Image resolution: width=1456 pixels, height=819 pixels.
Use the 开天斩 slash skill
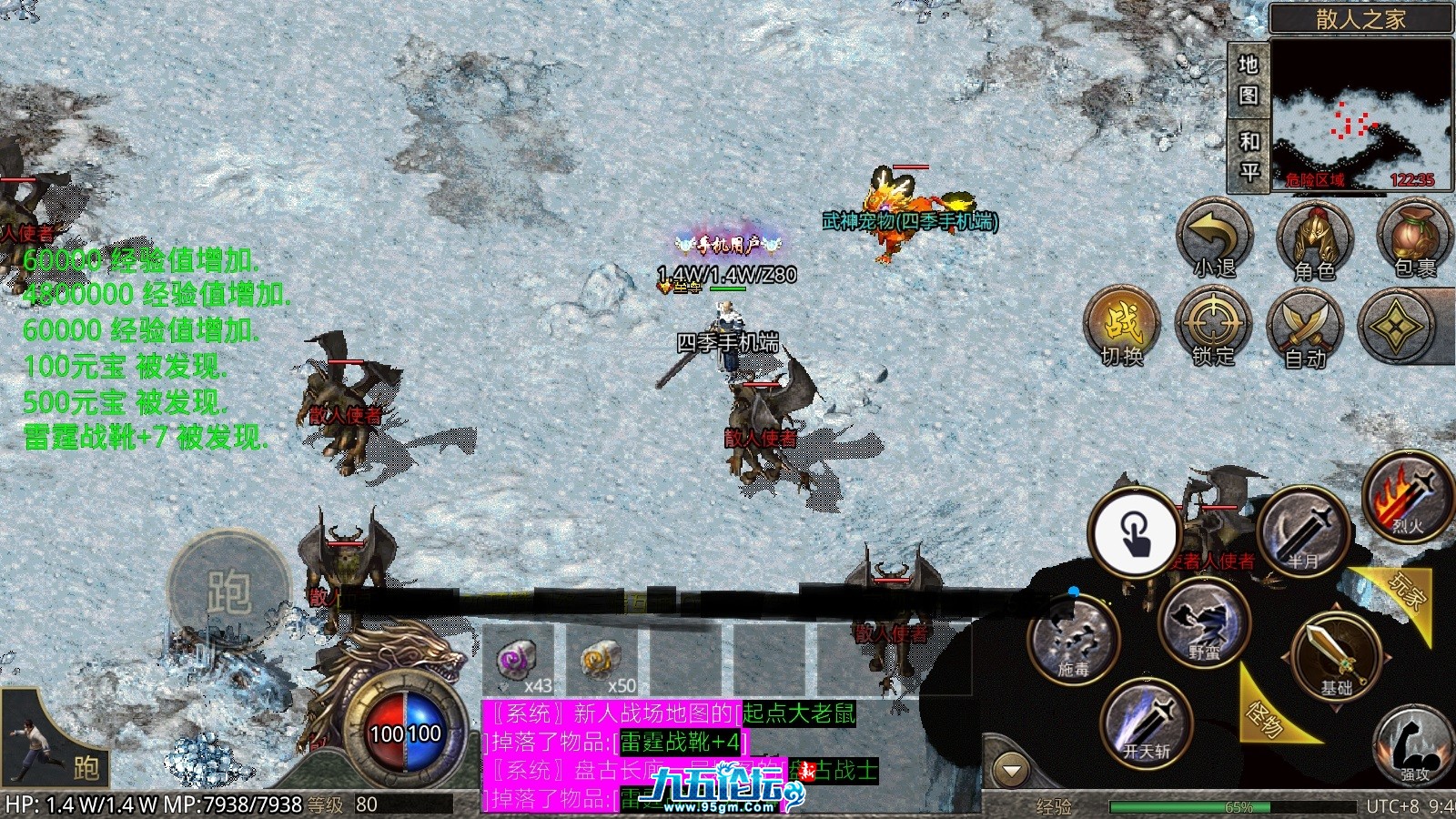click(1147, 723)
